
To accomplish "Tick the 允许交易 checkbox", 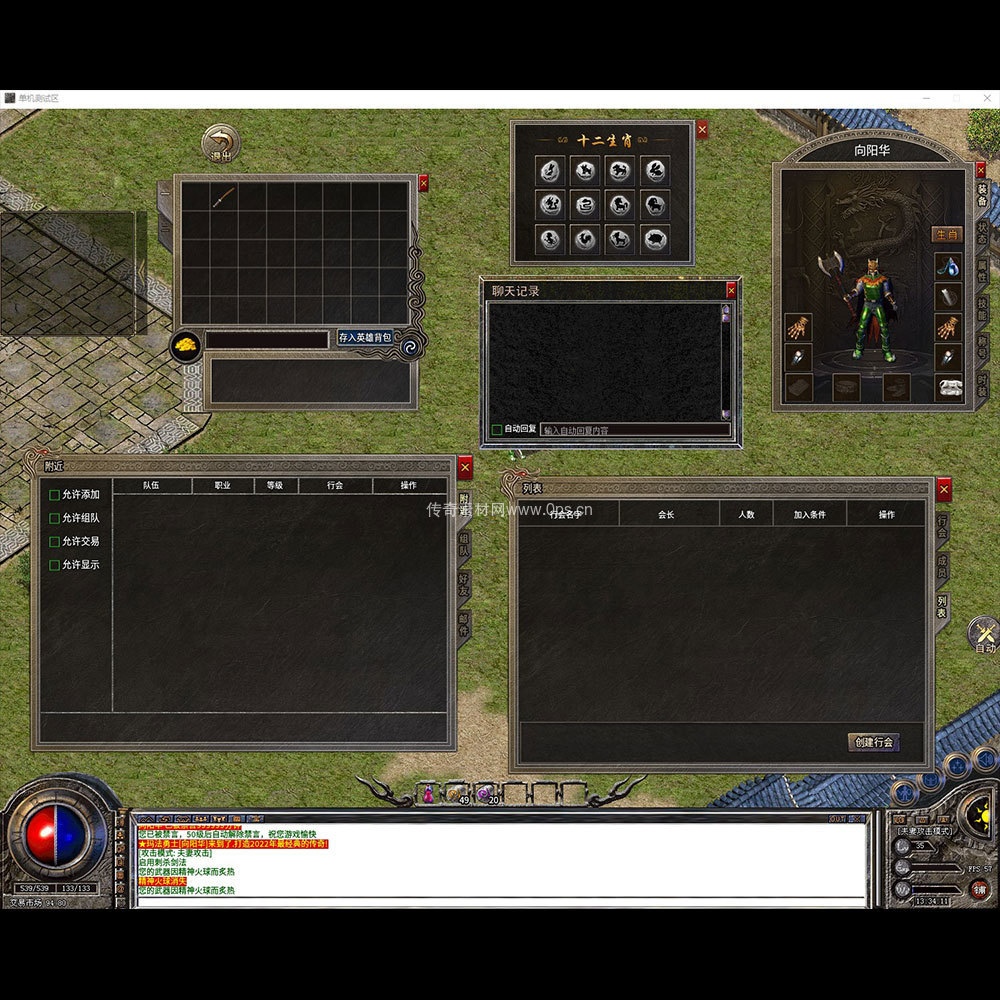I will tap(55, 541).
